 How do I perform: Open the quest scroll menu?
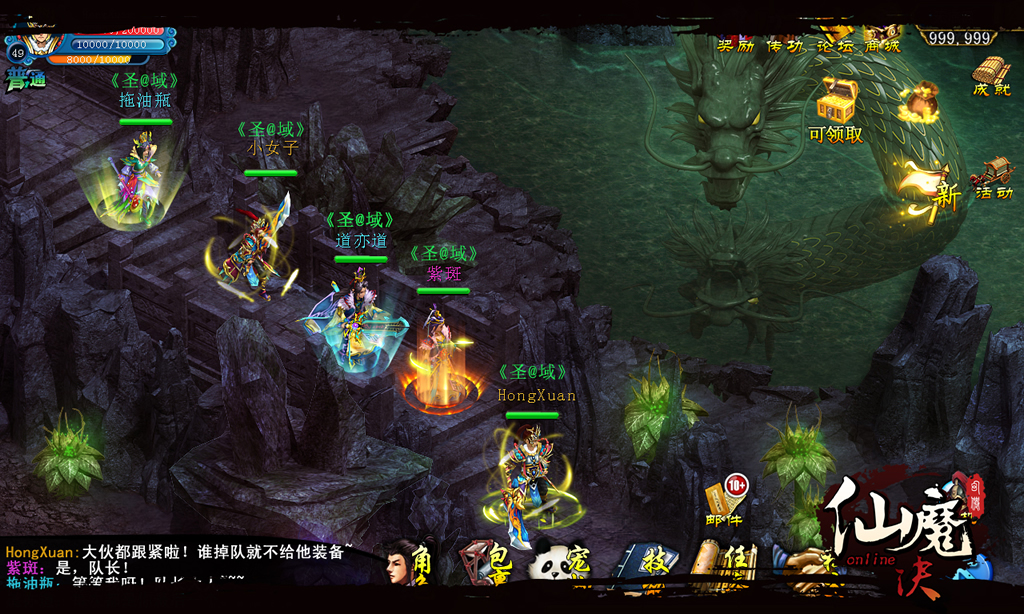coord(726,563)
